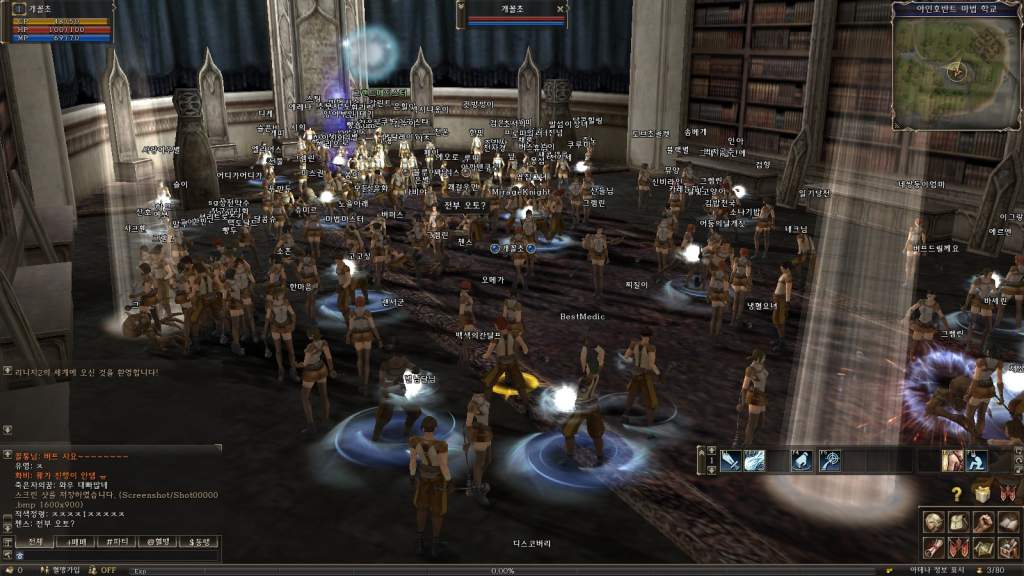1024x576 pixels.
Task: Open the fist action menu icon
Action: point(983,522)
